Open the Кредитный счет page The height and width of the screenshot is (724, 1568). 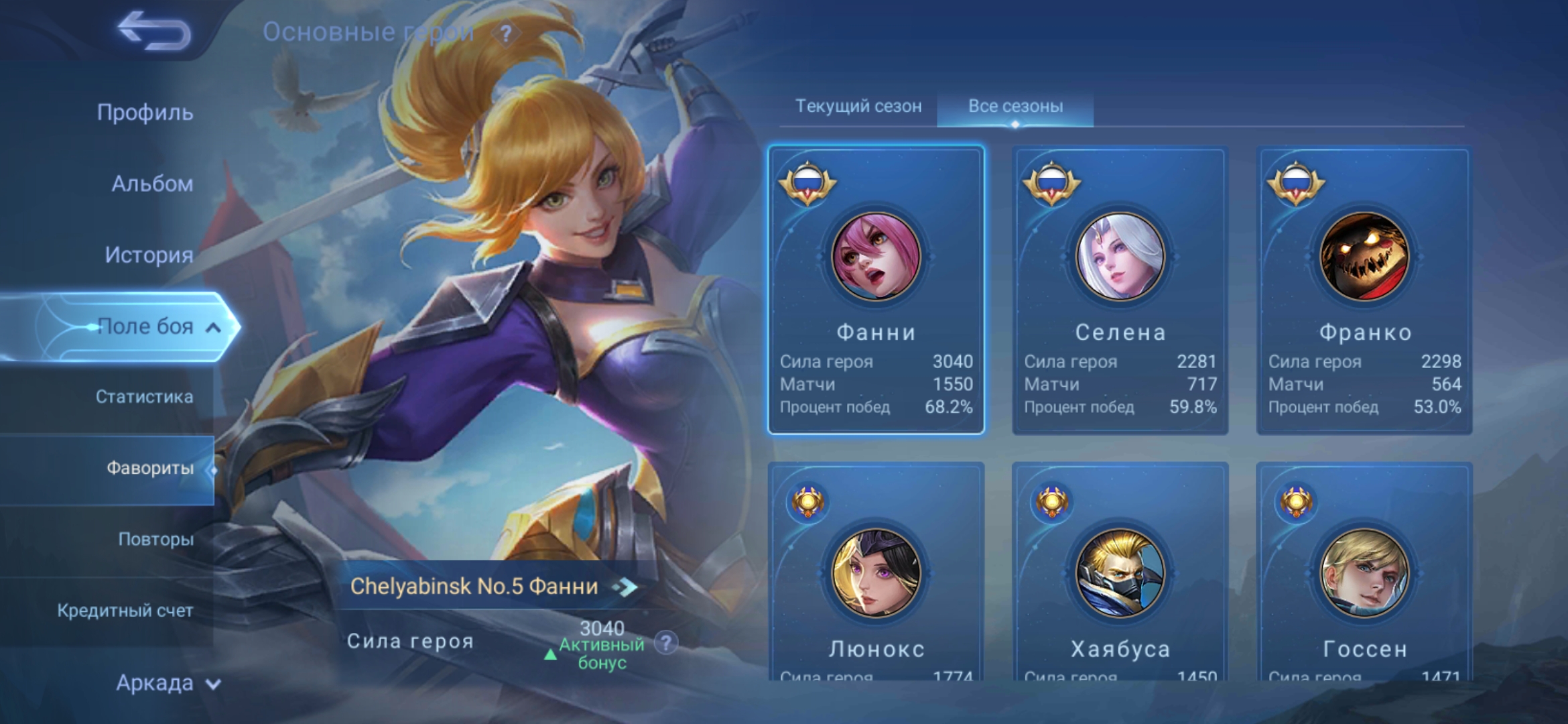click(125, 611)
